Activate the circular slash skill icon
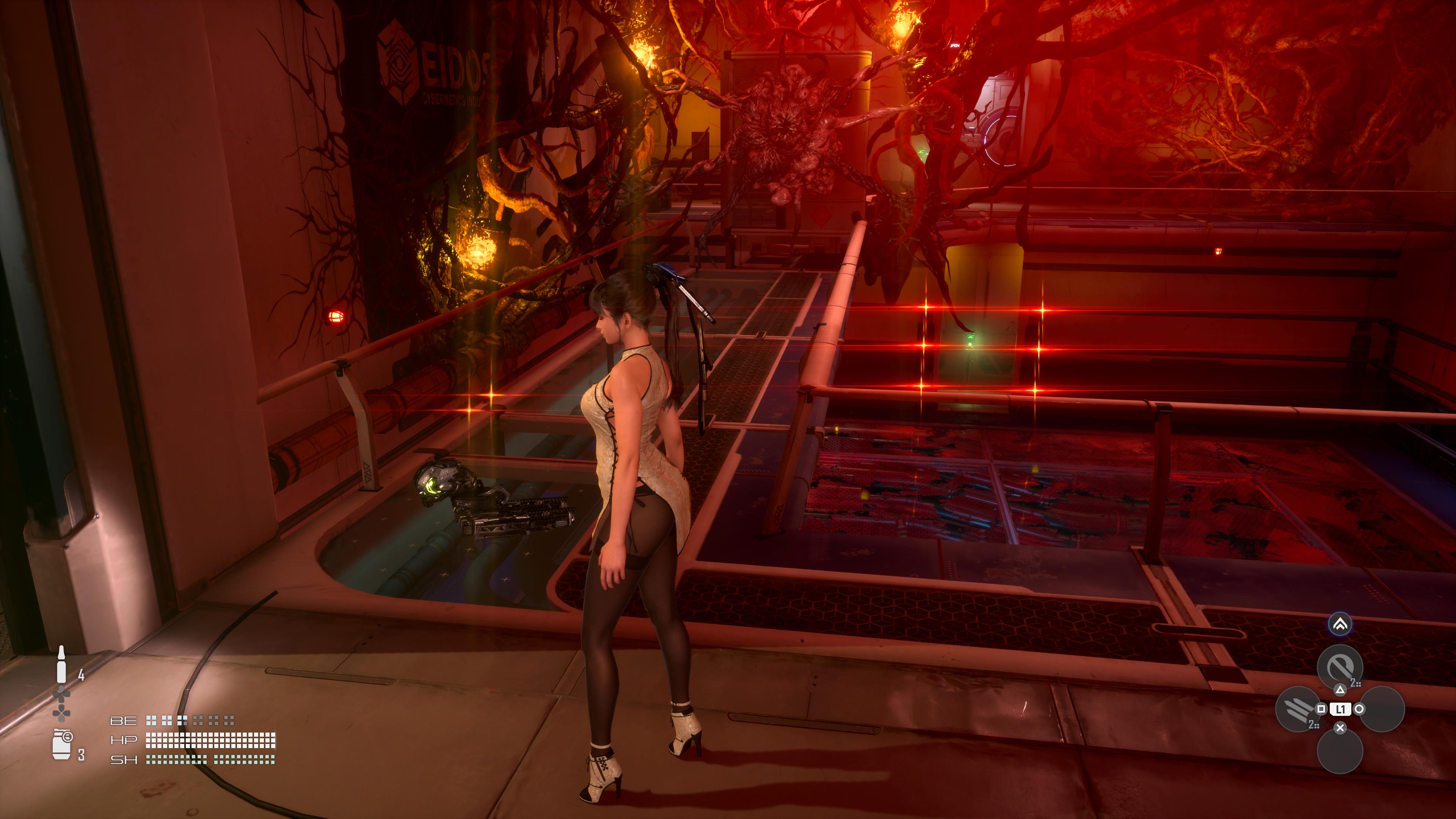The height and width of the screenshot is (819, 1456). (1339, 668)
